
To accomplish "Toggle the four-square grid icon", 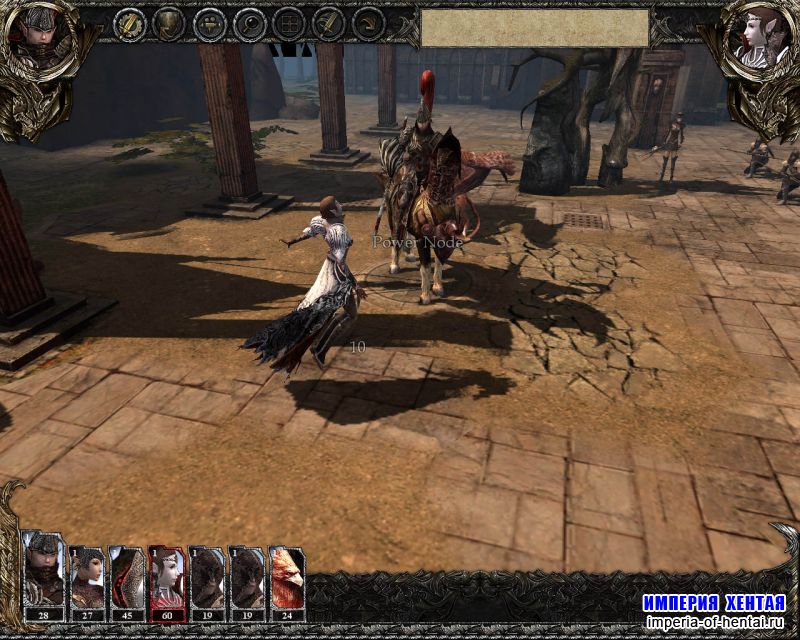I will point(289,24).
